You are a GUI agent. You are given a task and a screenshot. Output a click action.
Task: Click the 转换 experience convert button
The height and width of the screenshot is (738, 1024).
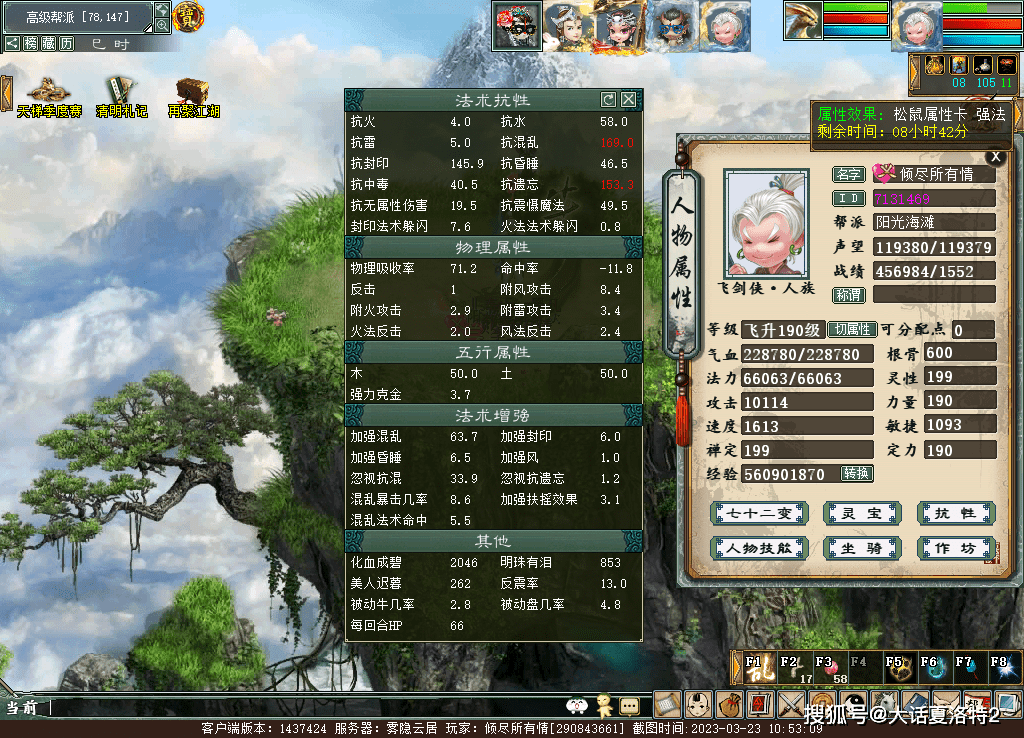pyautogui.click(x=857, y=473)
